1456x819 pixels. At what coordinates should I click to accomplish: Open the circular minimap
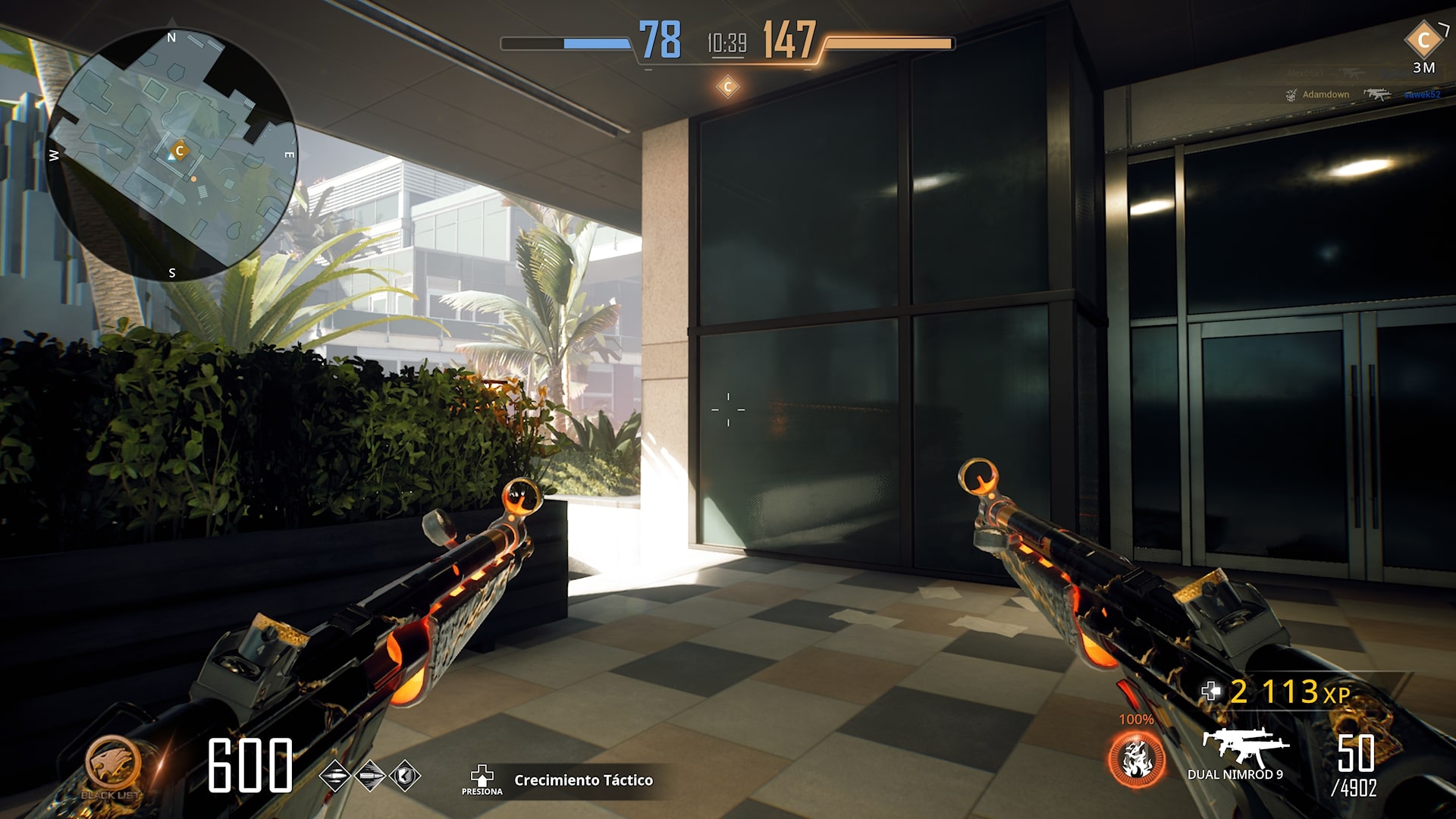171,155
